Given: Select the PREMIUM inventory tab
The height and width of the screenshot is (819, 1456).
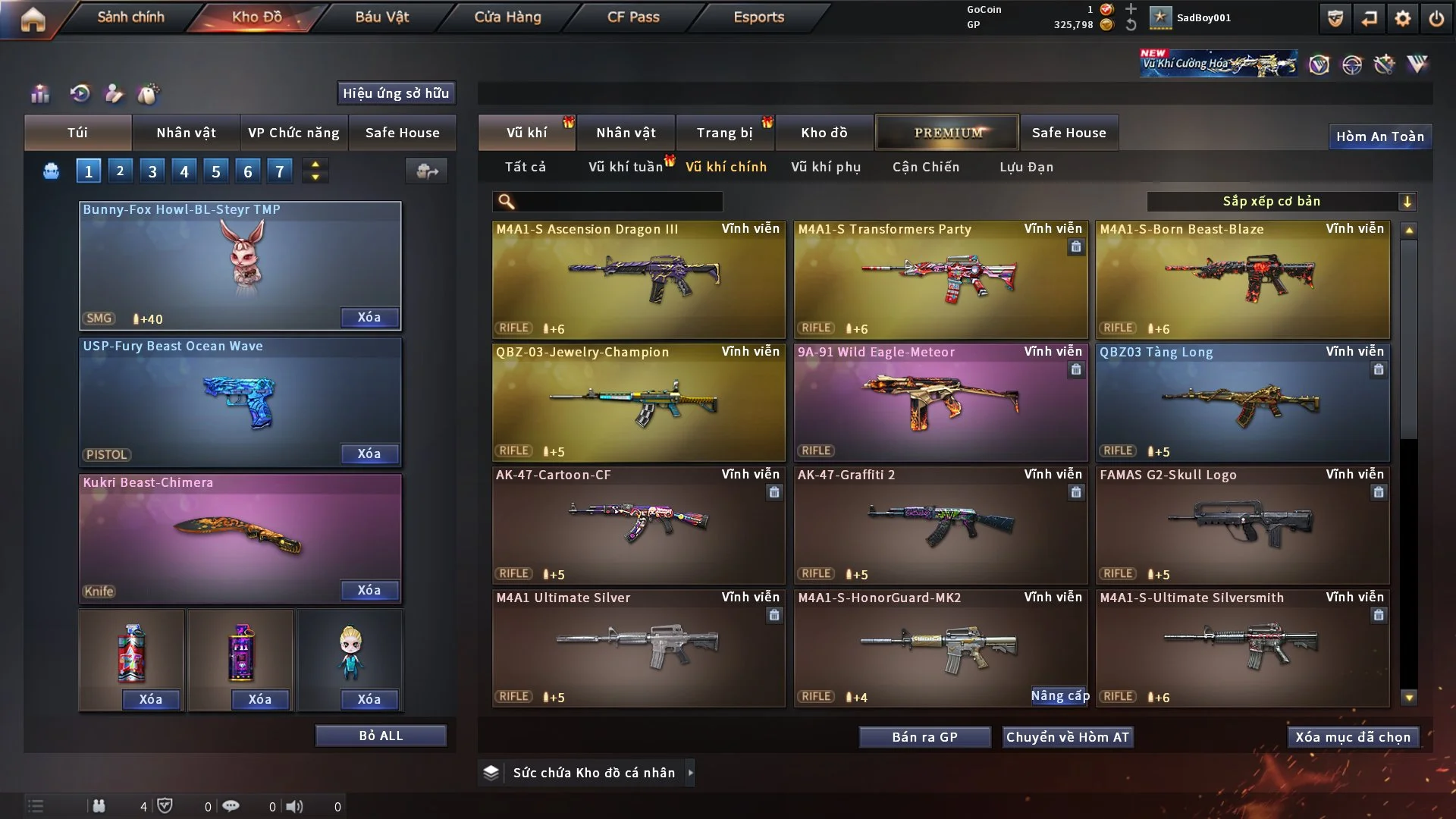Looking at the screenshot, I should coord(947,133).
